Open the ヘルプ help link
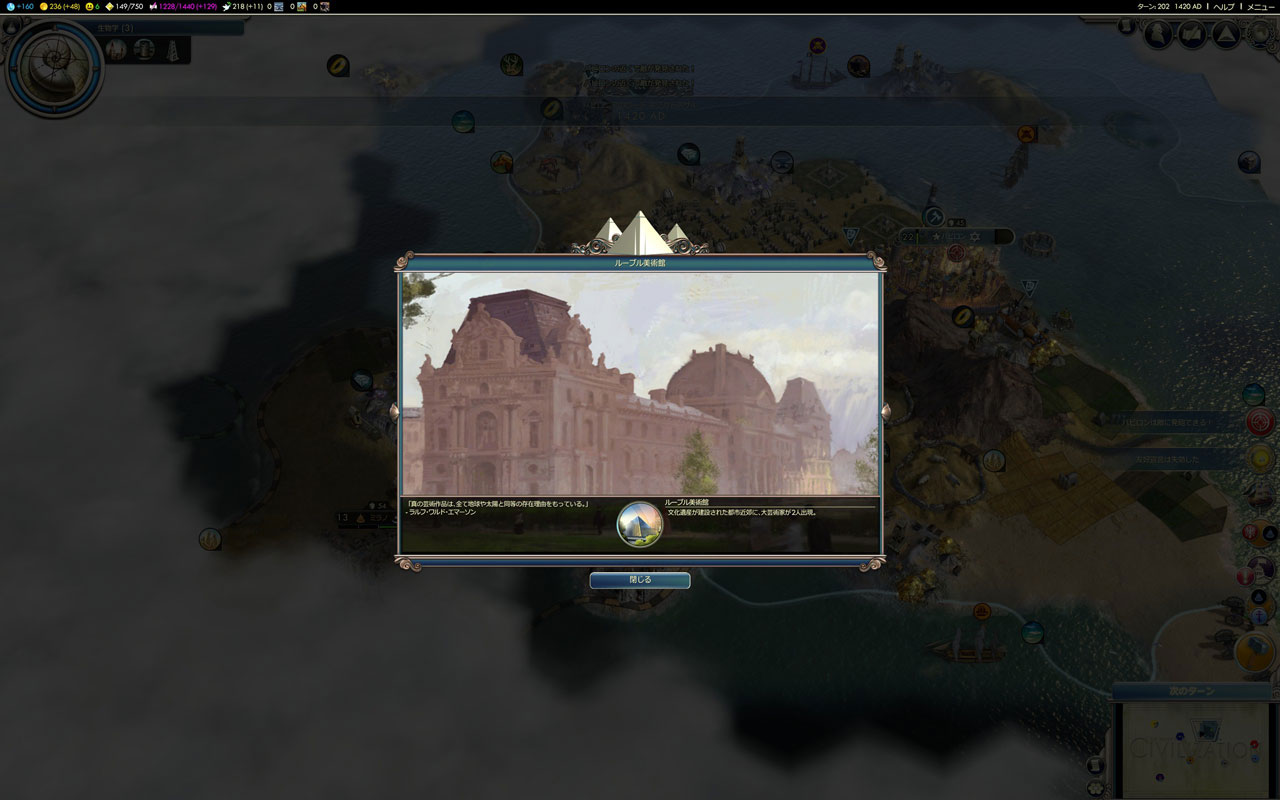Viewport: 1280px width, 800px height. pos(1224,6)
